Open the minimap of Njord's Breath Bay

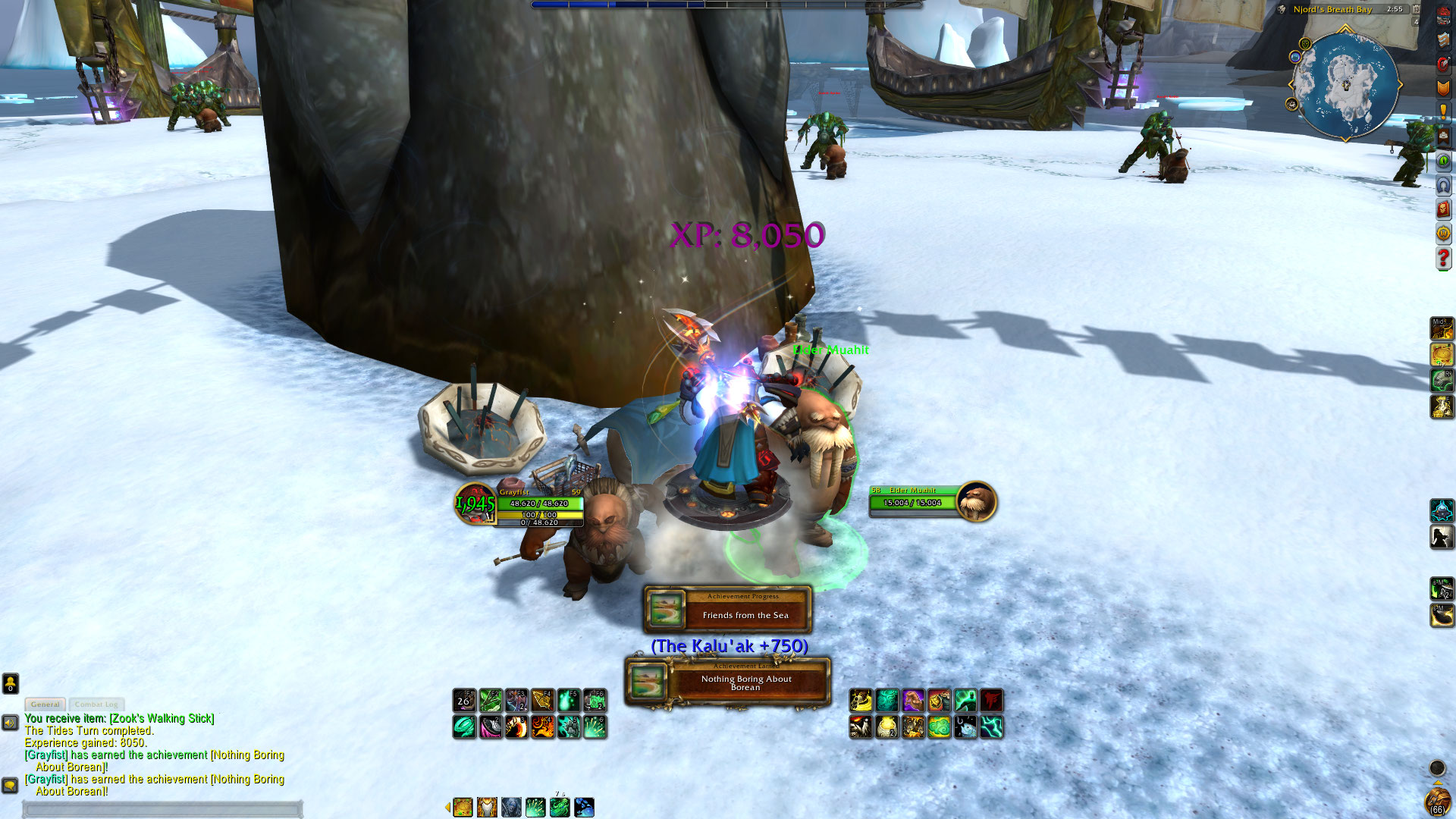point(1346,85)
